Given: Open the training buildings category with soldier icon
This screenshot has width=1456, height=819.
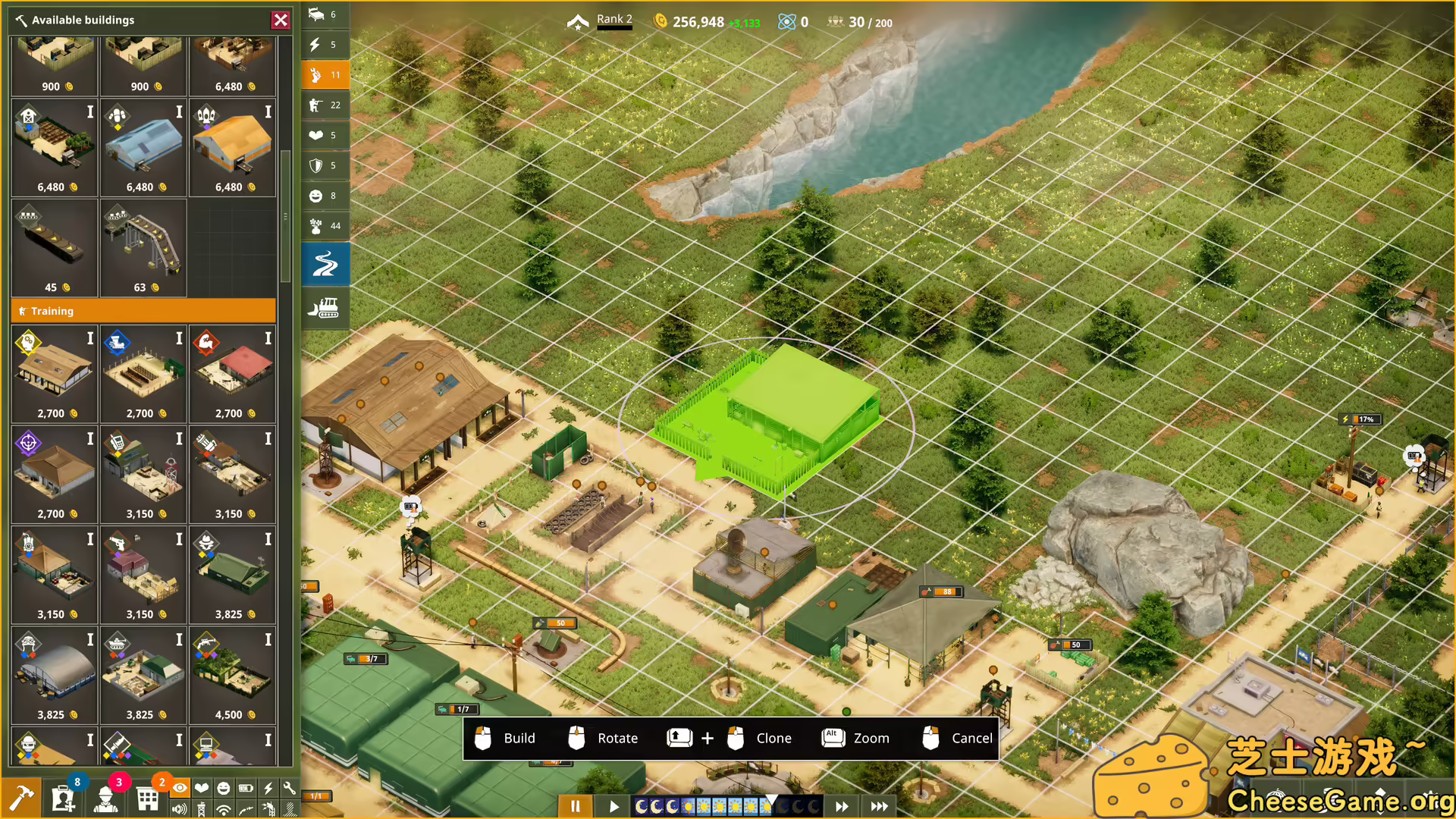Looking at the screenshot, I should pos(325,105).
